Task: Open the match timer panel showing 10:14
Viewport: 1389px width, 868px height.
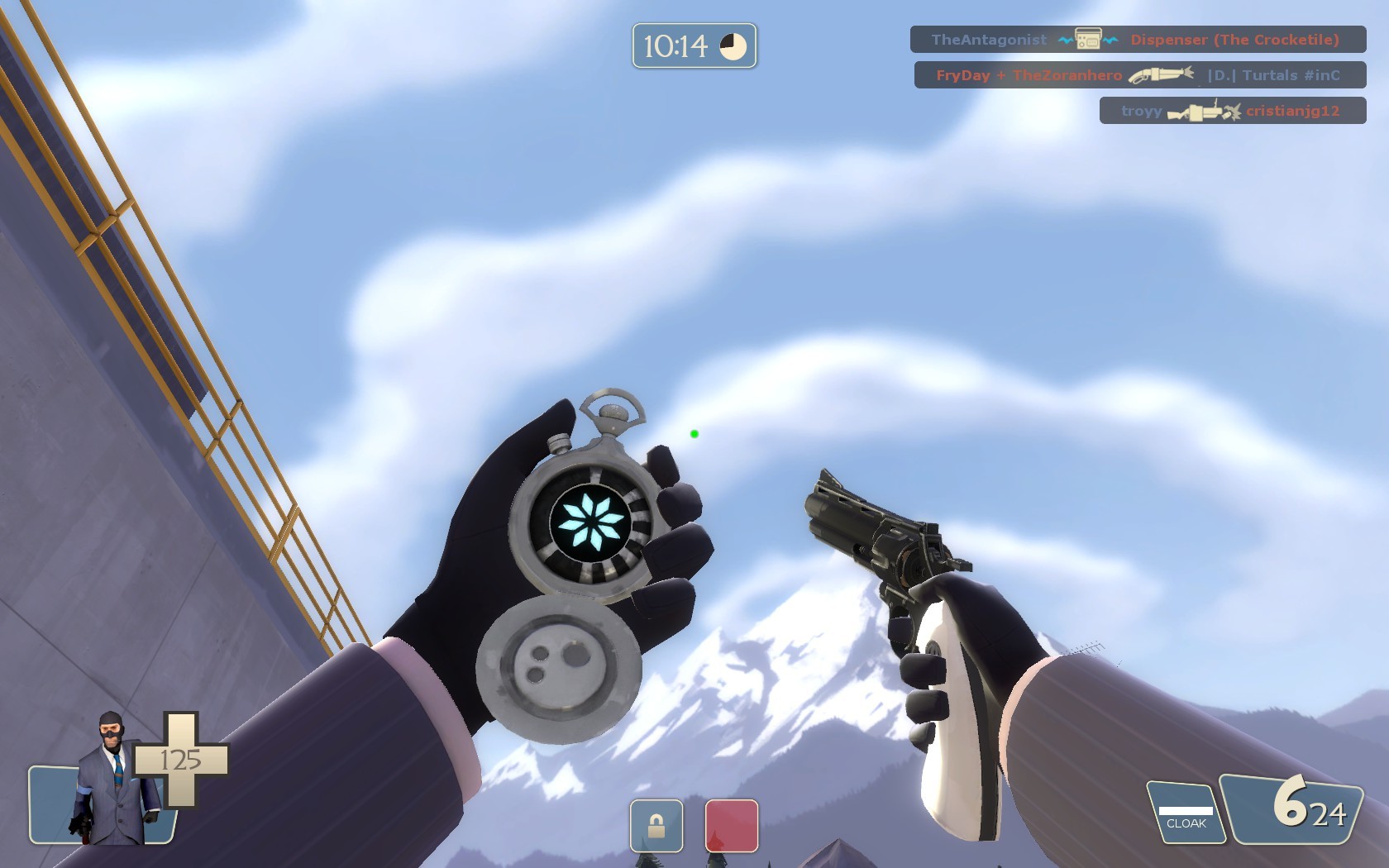Action: [x=694, y=48]
